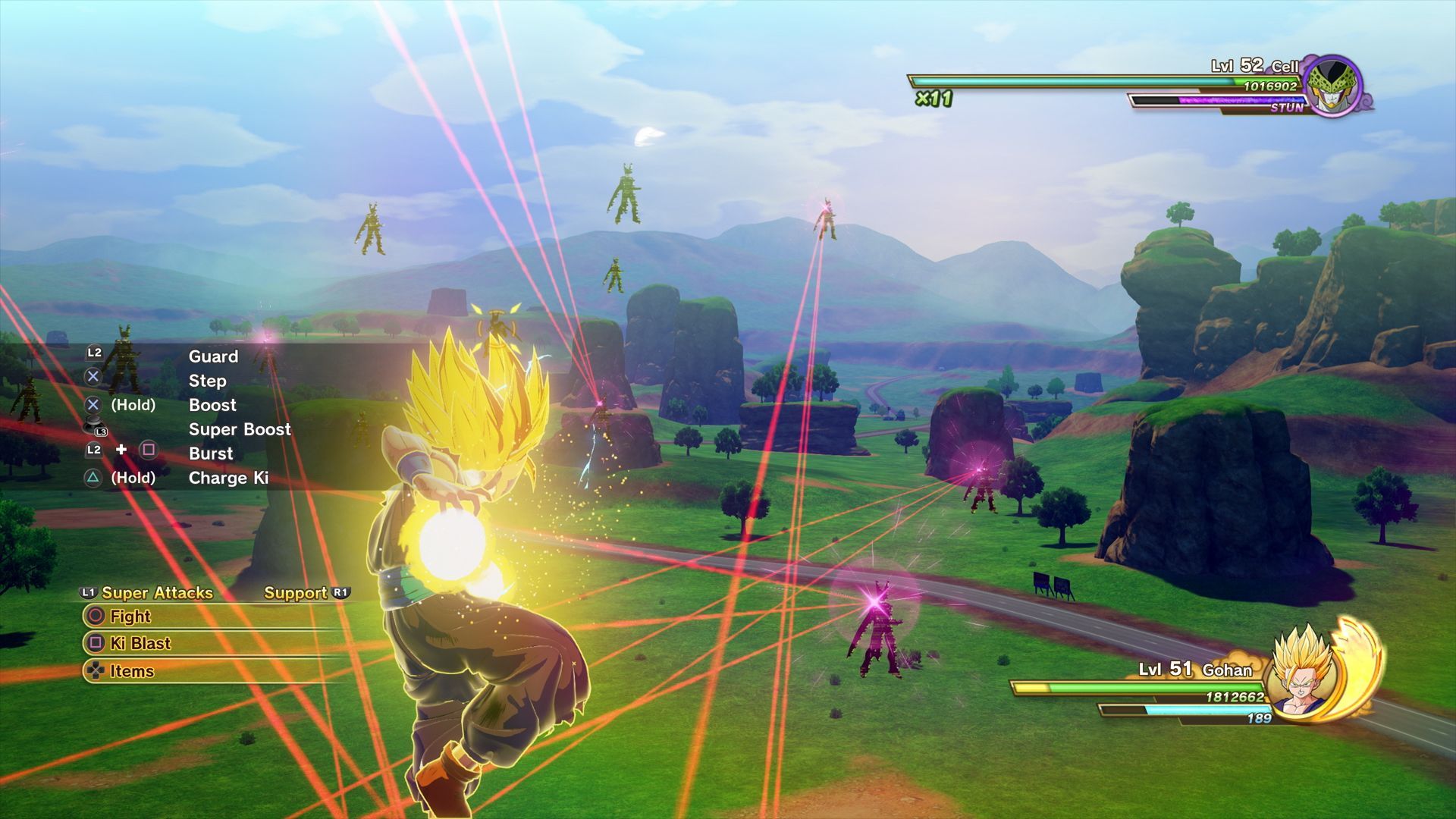Click the L3 Super Boost stick icon
The width and height of the screenshot is (1456, 819).
pos(93,425)
